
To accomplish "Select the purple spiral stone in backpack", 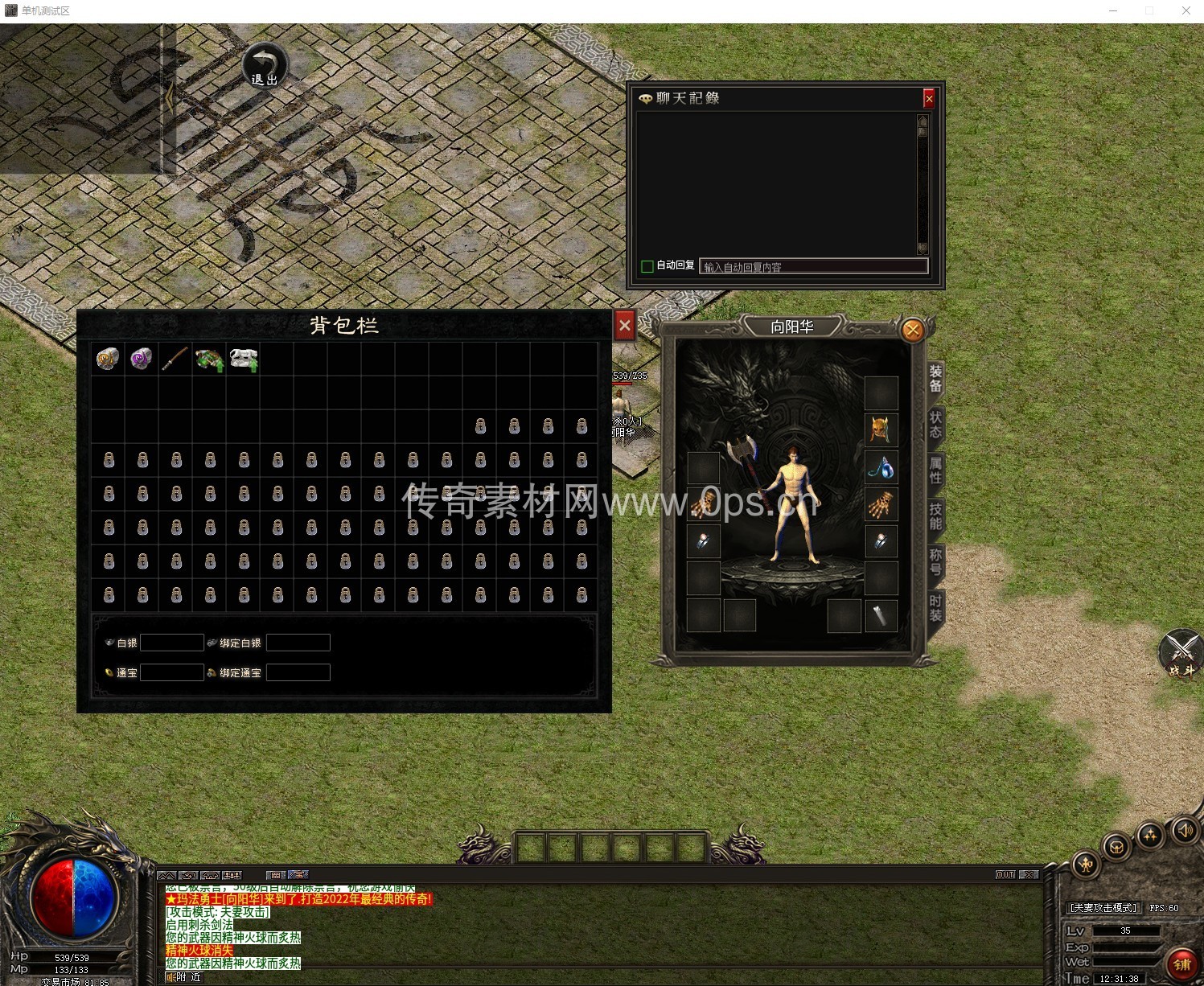I will tap(142, 359).
